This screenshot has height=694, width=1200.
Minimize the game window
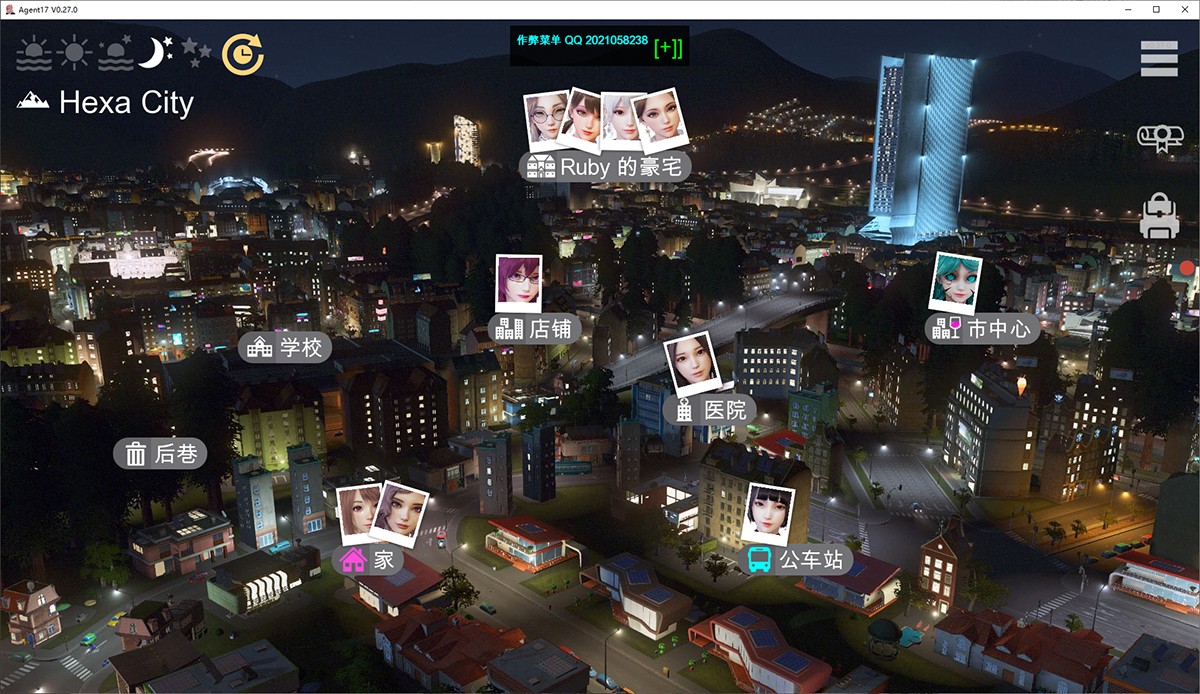(x=1128, y=9)
